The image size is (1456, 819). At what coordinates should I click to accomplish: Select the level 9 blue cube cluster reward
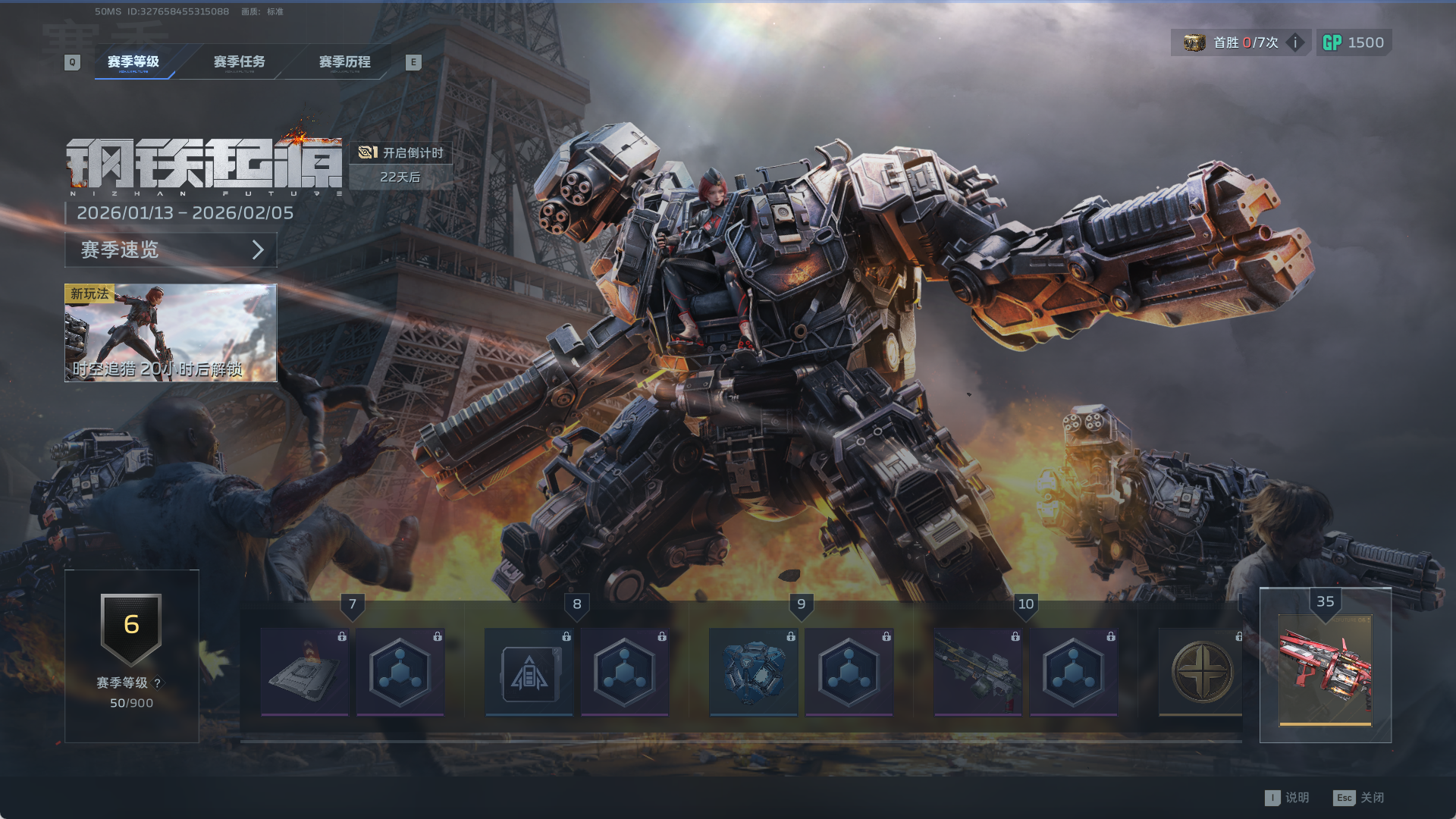click(753, 672)
